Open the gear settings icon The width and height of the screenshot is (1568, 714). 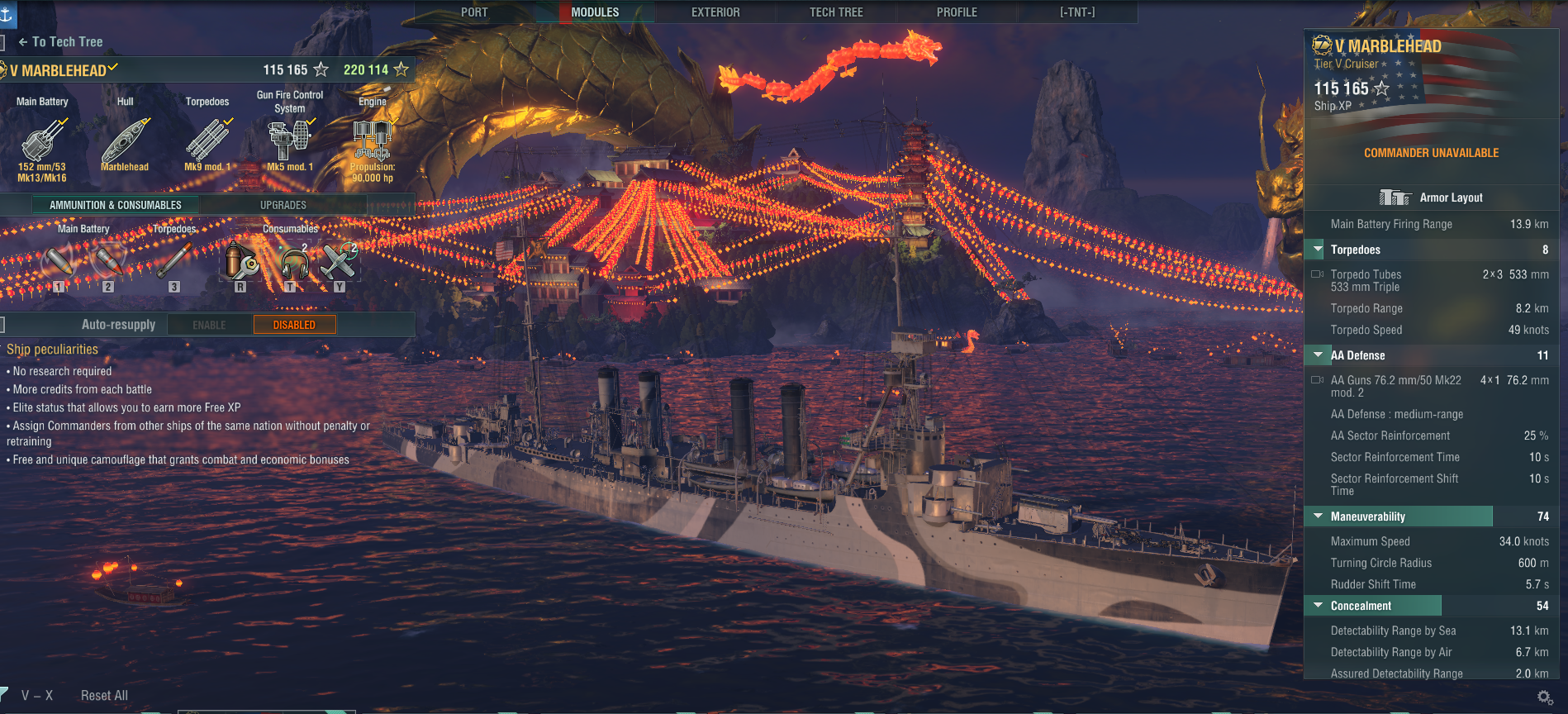(1545, 697)
